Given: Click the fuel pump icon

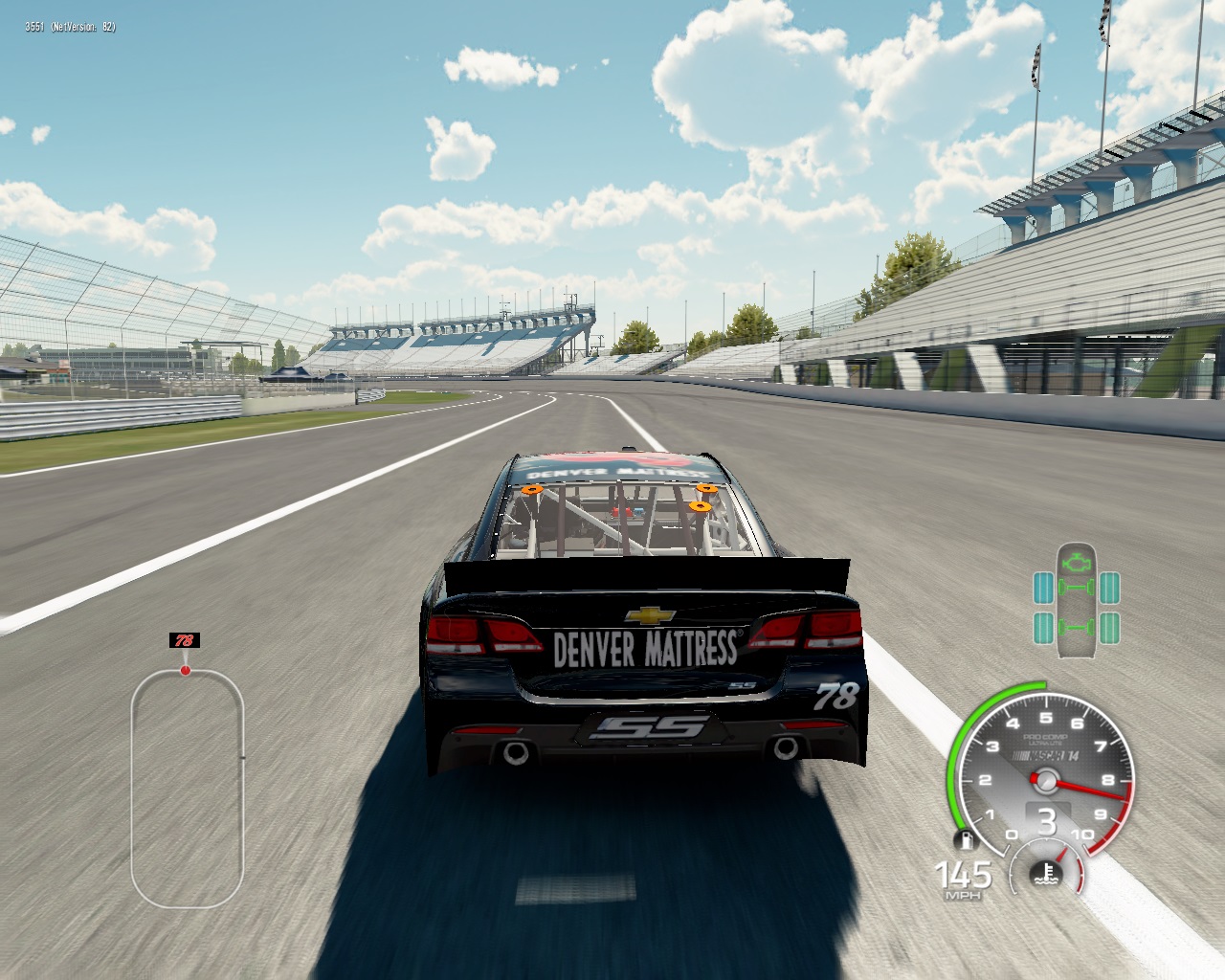Looking at the screenshot, I should pos(967,840).
